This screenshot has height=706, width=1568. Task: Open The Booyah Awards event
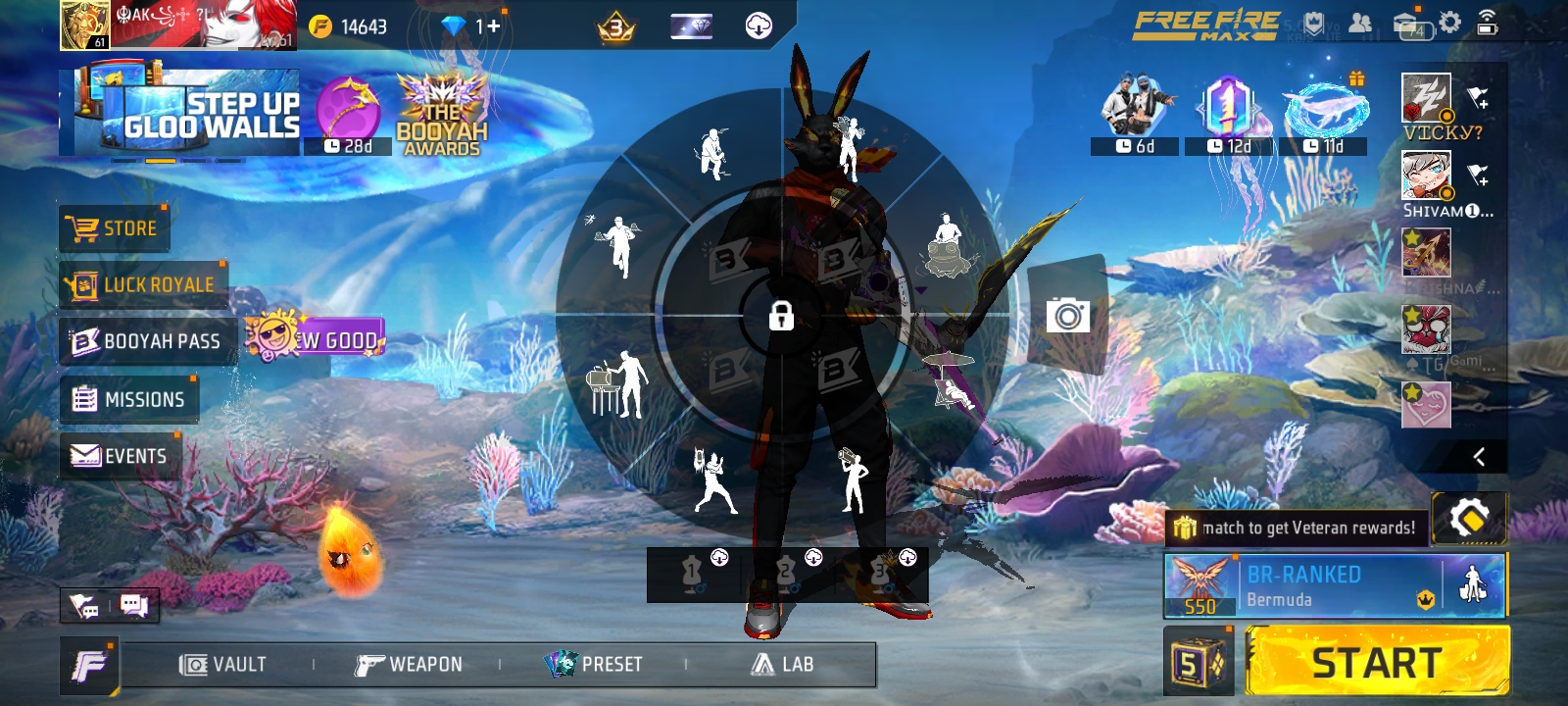pyautogui.click(x=442, y=116)
